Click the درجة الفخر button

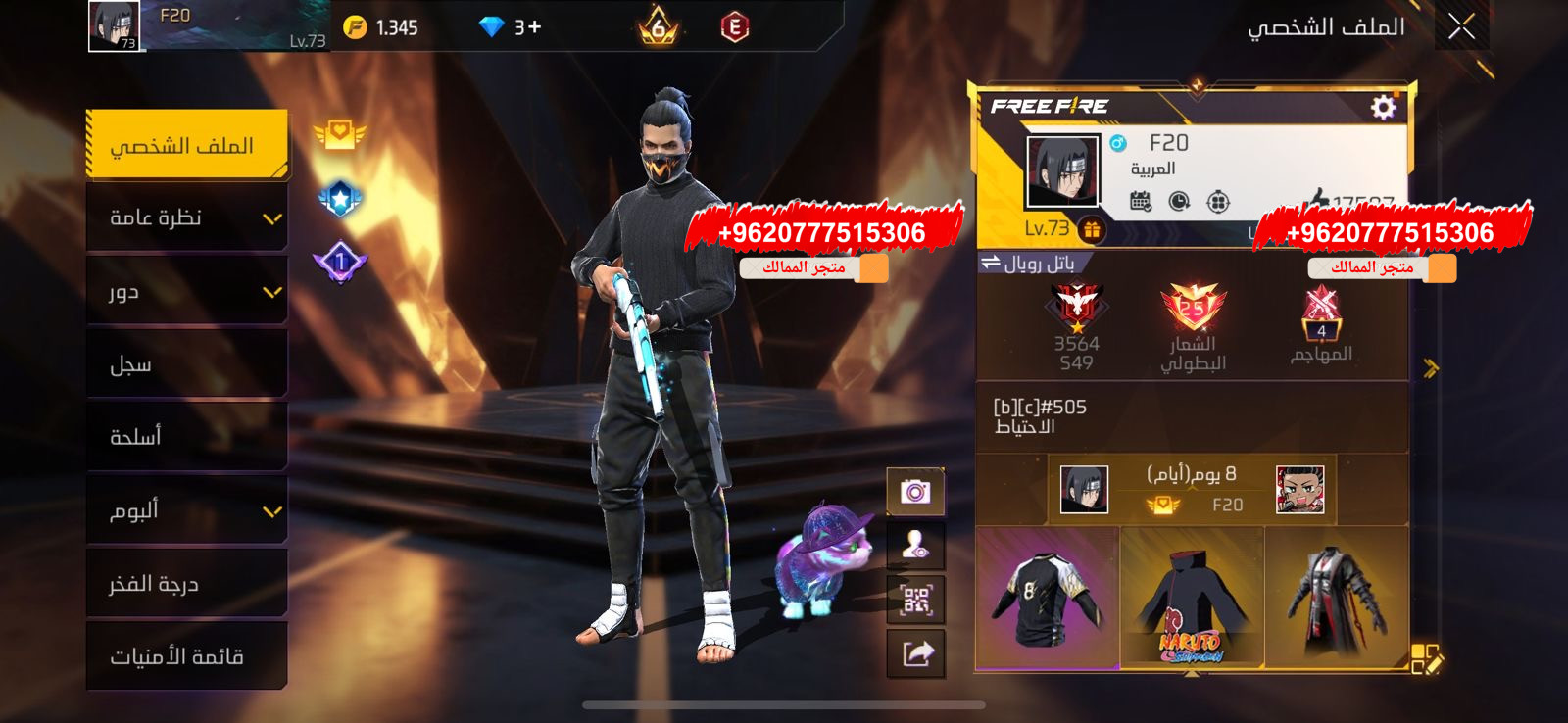point(187,584)
